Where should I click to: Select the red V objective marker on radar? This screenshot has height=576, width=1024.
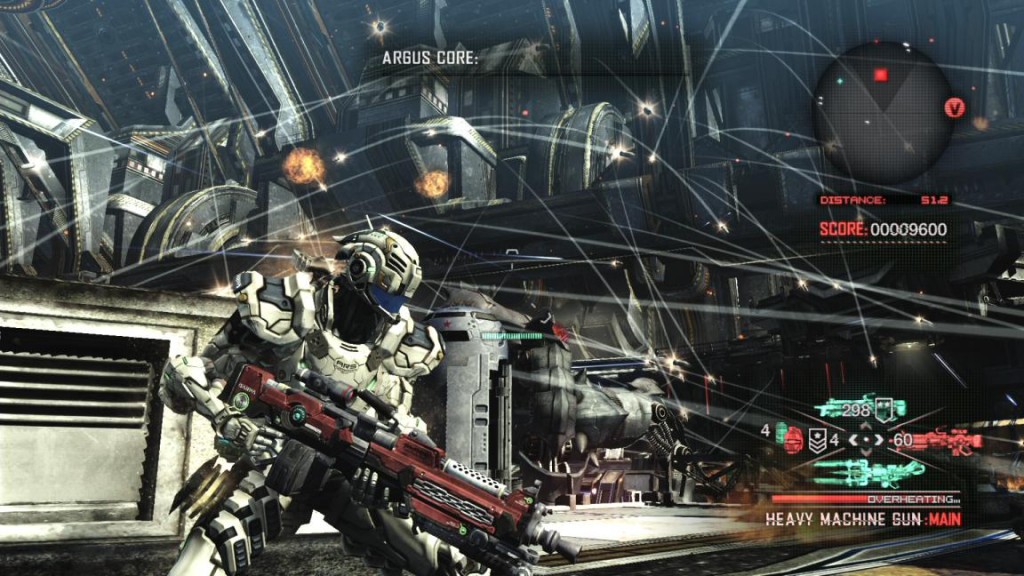[x=954, y=107]
